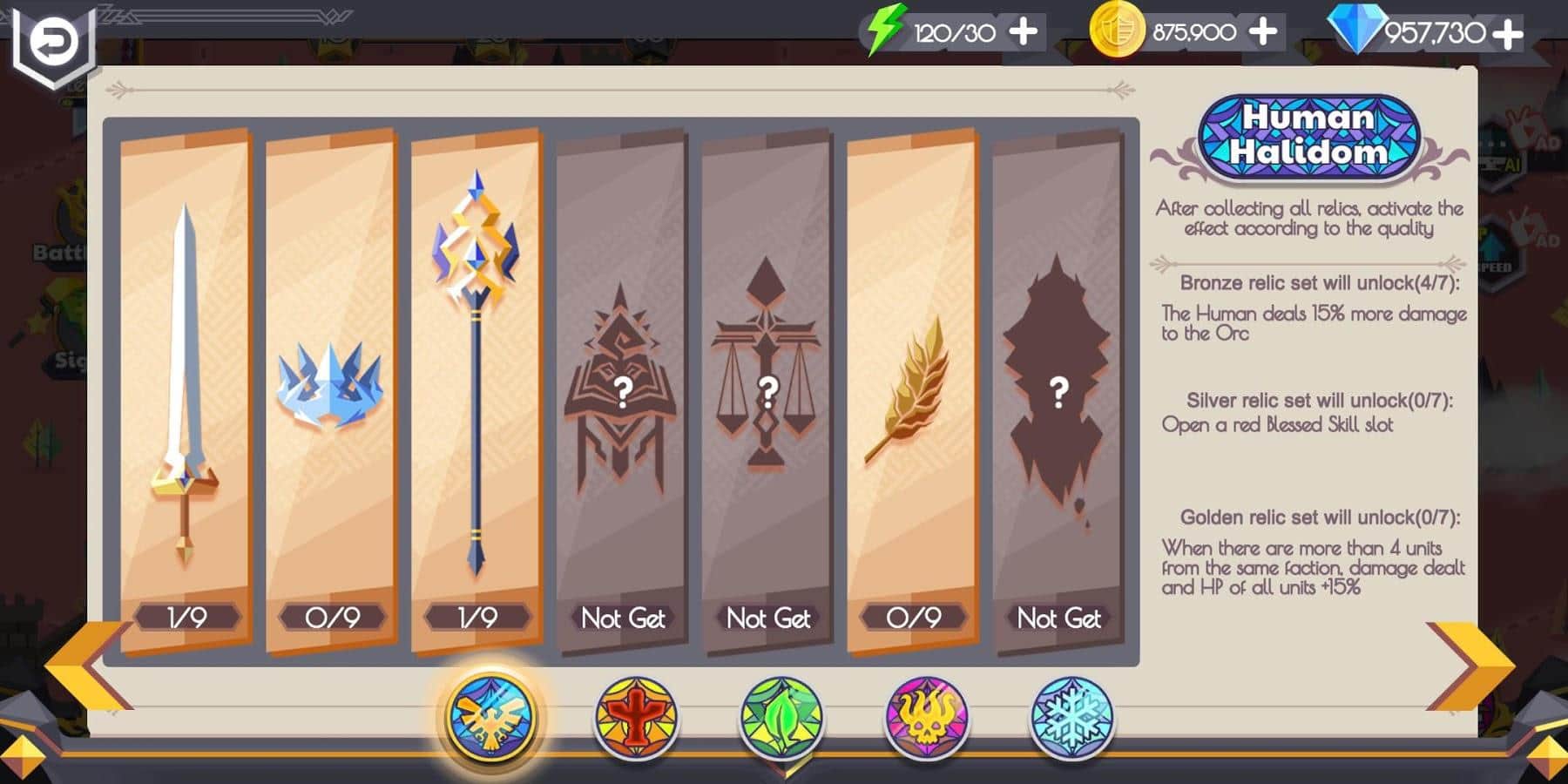Screen dimensions: 1568x784
Task: Switch to the blue snowflake faction tab
Action: point(1071,718)
